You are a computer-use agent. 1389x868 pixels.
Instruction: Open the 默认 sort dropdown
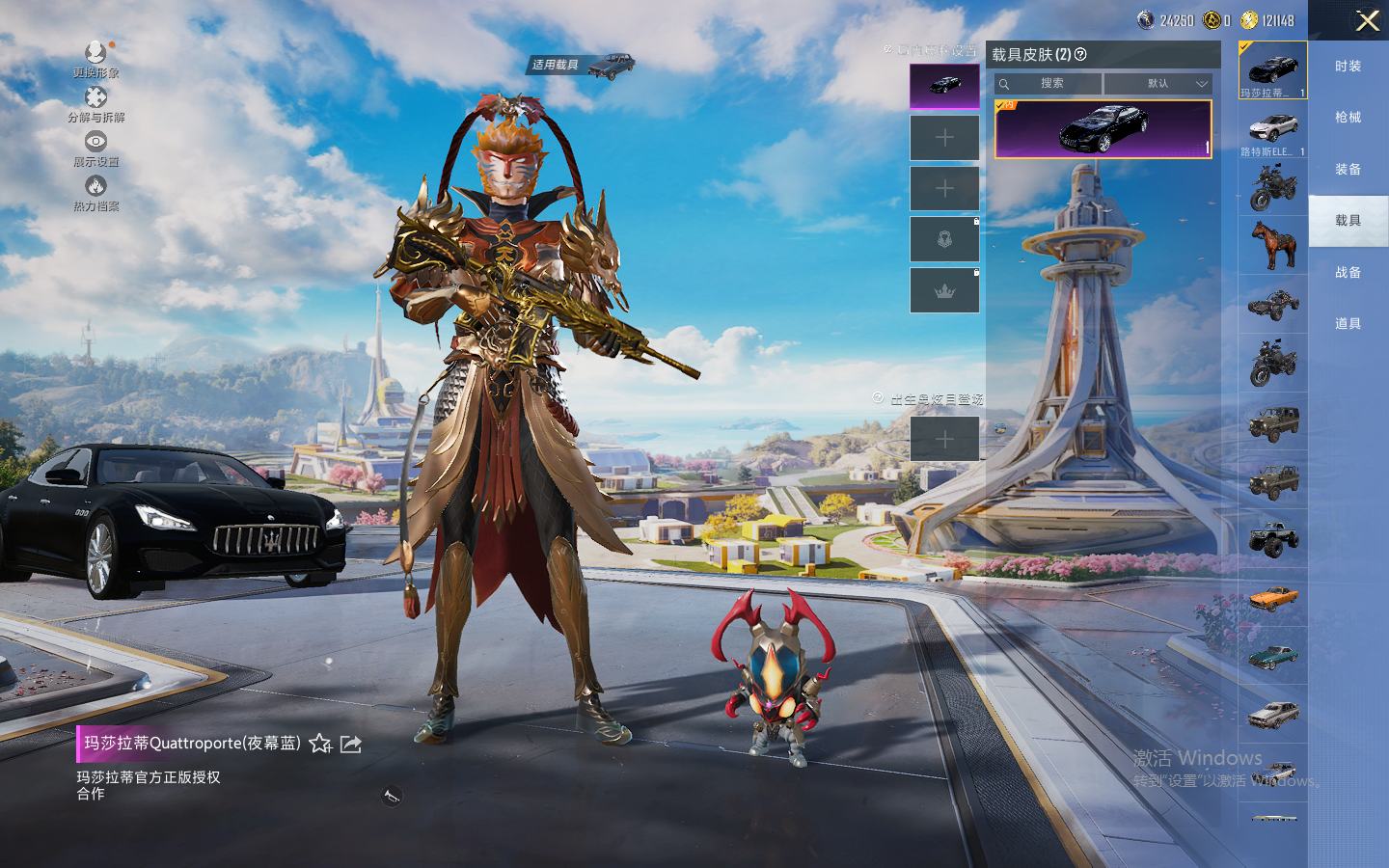pos(1157,84)
